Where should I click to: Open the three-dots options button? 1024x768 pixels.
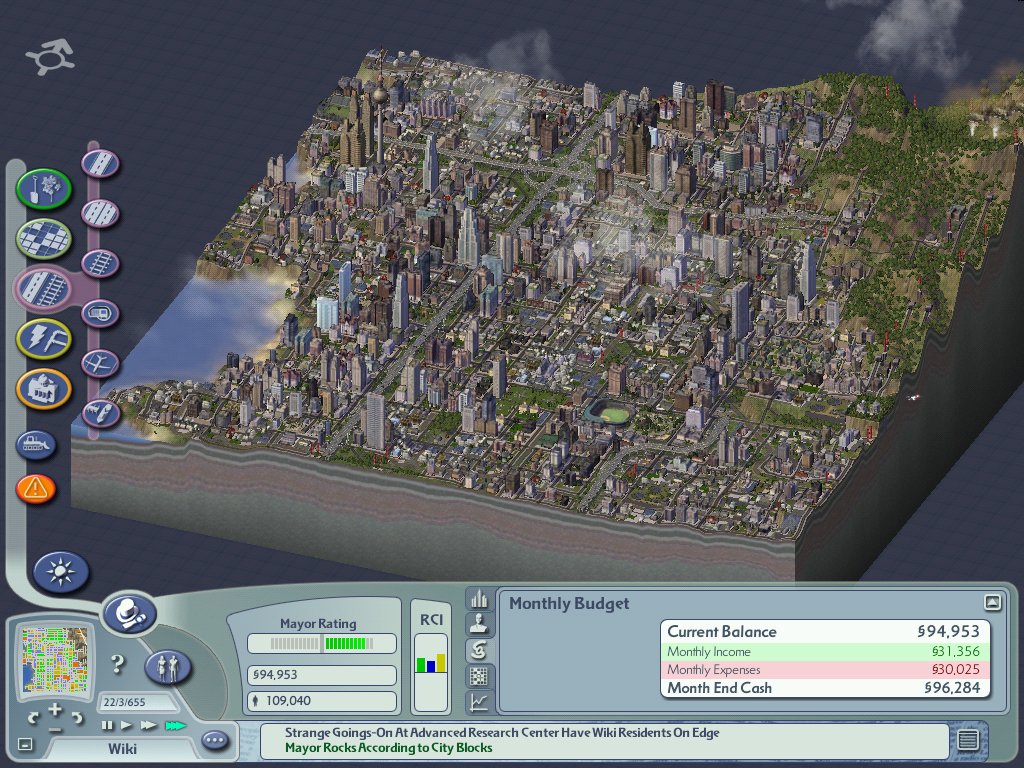(x=215, y=741)
